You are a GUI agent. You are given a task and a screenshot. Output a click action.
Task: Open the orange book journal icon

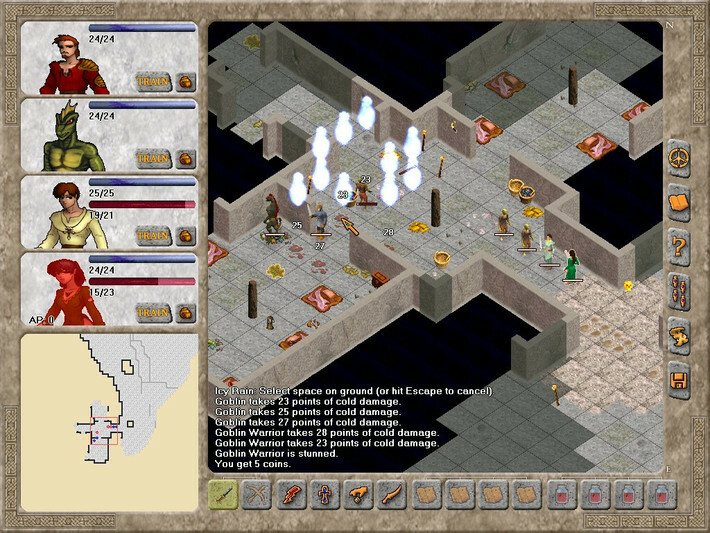pyautogui.click(x=680, y=199)
